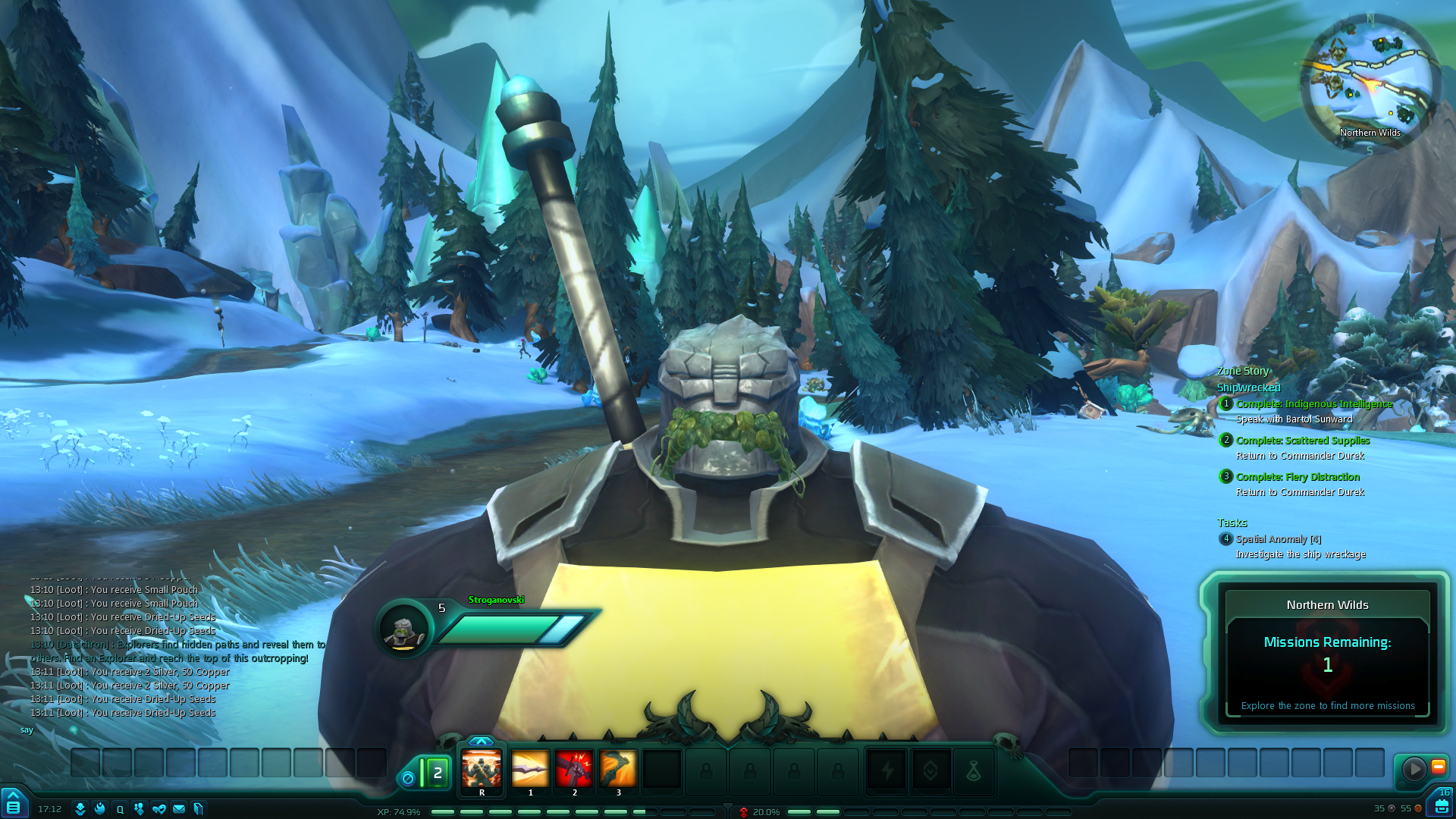Click the crescent moon taskbar icon
1456x819 pixels.
pos(99,809)
